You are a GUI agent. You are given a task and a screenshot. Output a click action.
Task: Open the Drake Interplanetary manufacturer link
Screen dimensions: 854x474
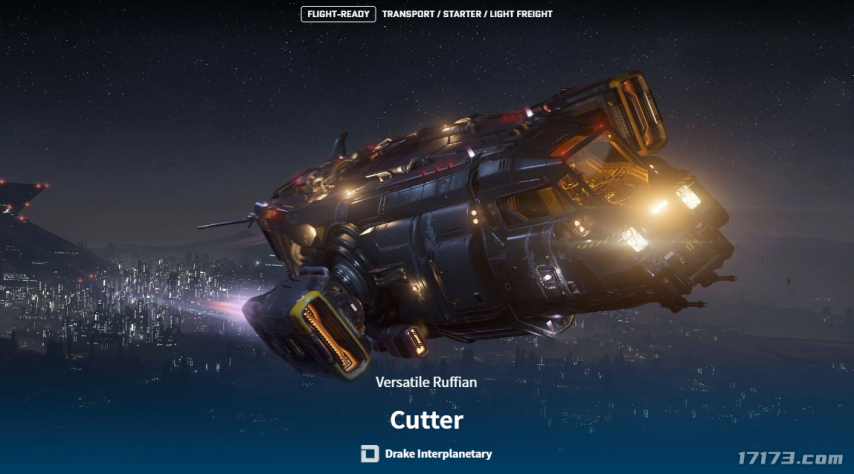(427, 454)
